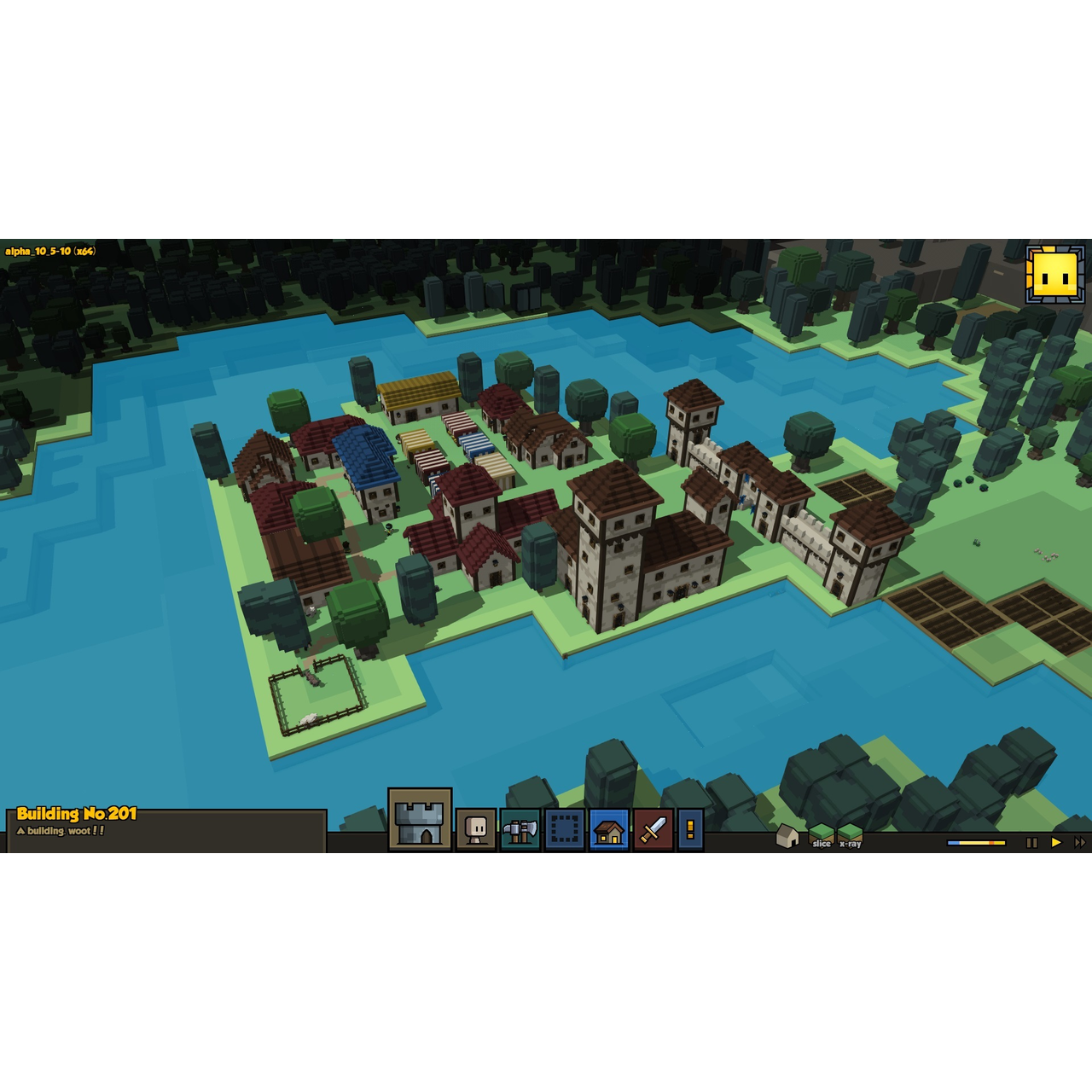Select the hammer and axe harvest menu
Viewport: 1092px width, 1092px height.
520,829
